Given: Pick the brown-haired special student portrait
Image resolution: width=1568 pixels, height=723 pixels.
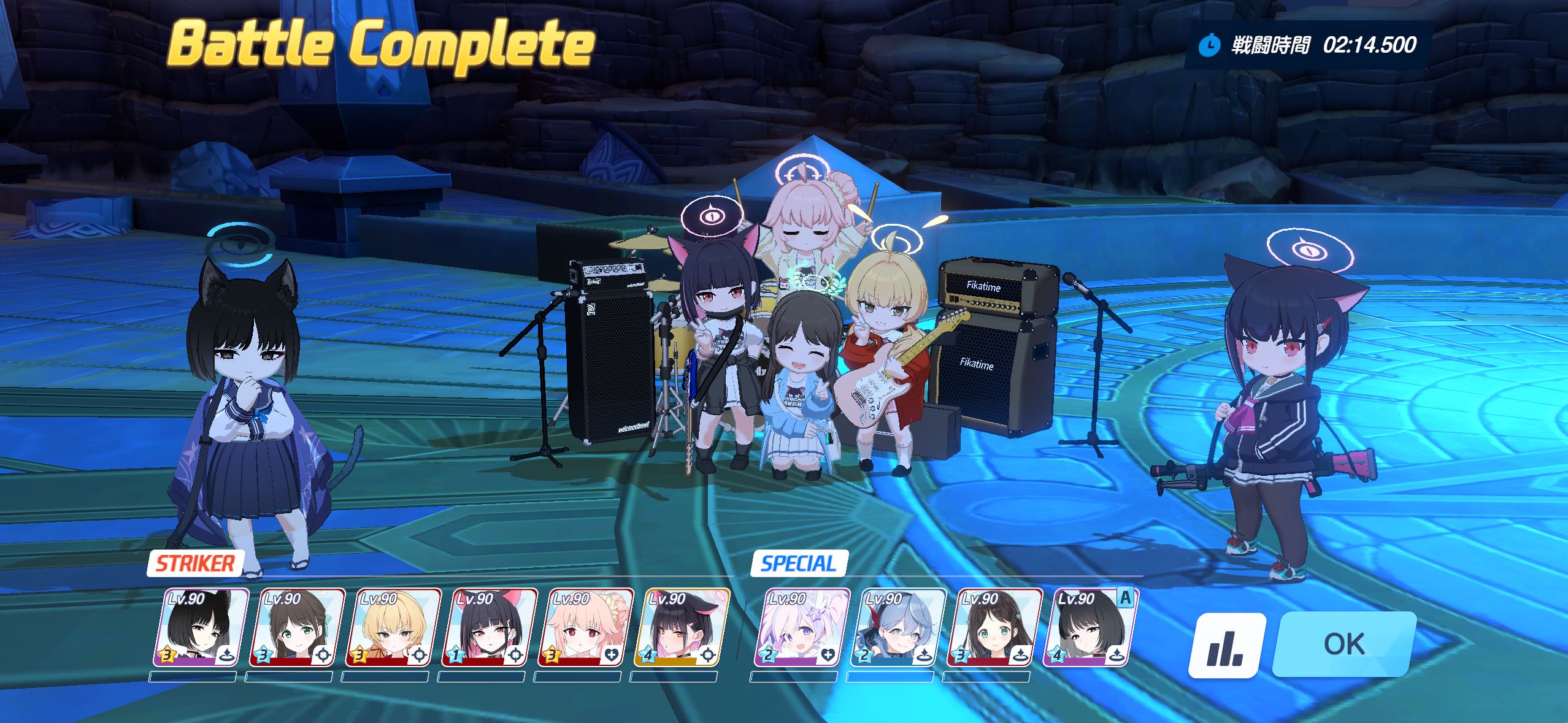Looking at the screenshot, I should tap(994, 627).
